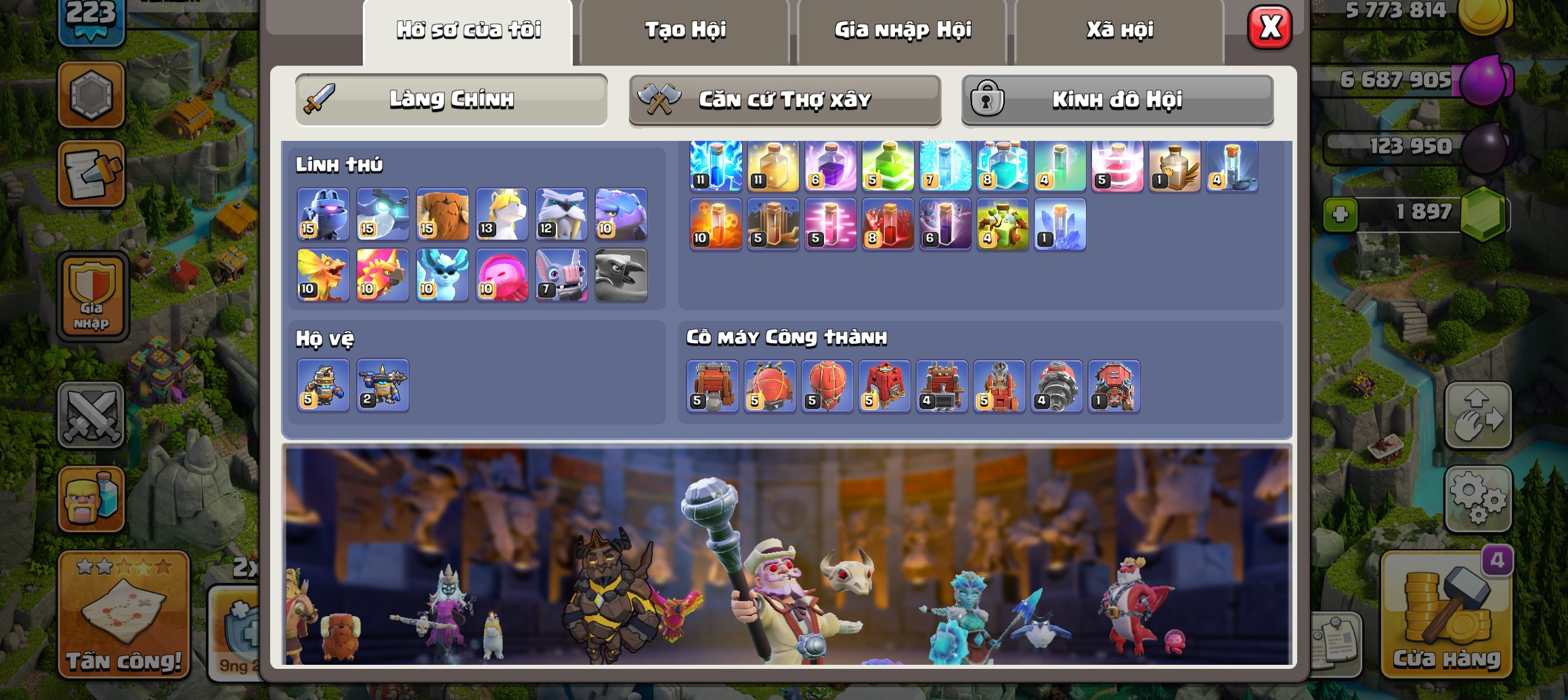Open the Gia nhập Hội tab
This screenshot has height=700, width=1568.
[902, 30]
